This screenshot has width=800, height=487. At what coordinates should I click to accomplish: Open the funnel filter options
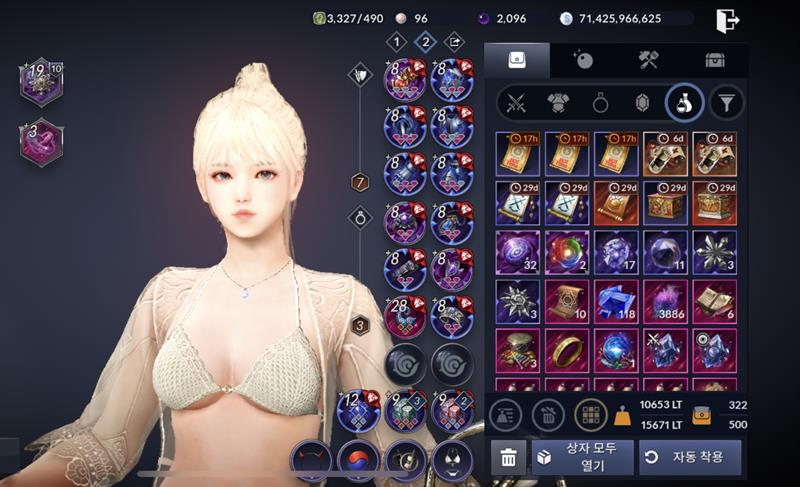coord(727,102)
